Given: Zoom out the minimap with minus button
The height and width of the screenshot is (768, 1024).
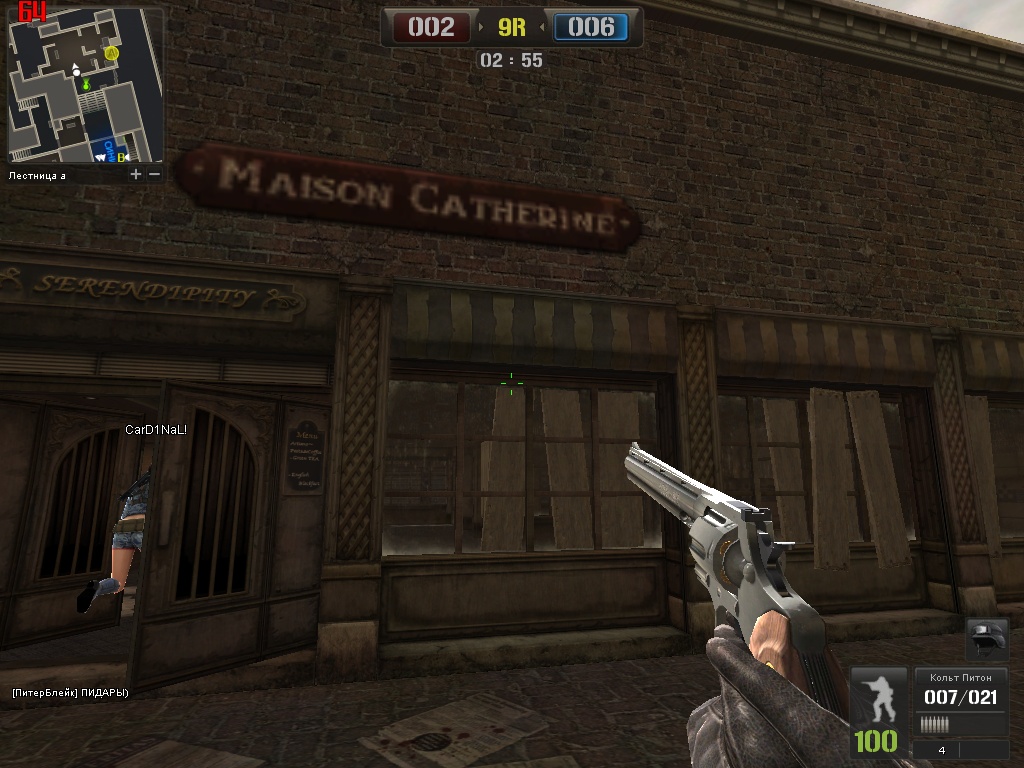Looking at the screenshot, I should coord(154,174).
